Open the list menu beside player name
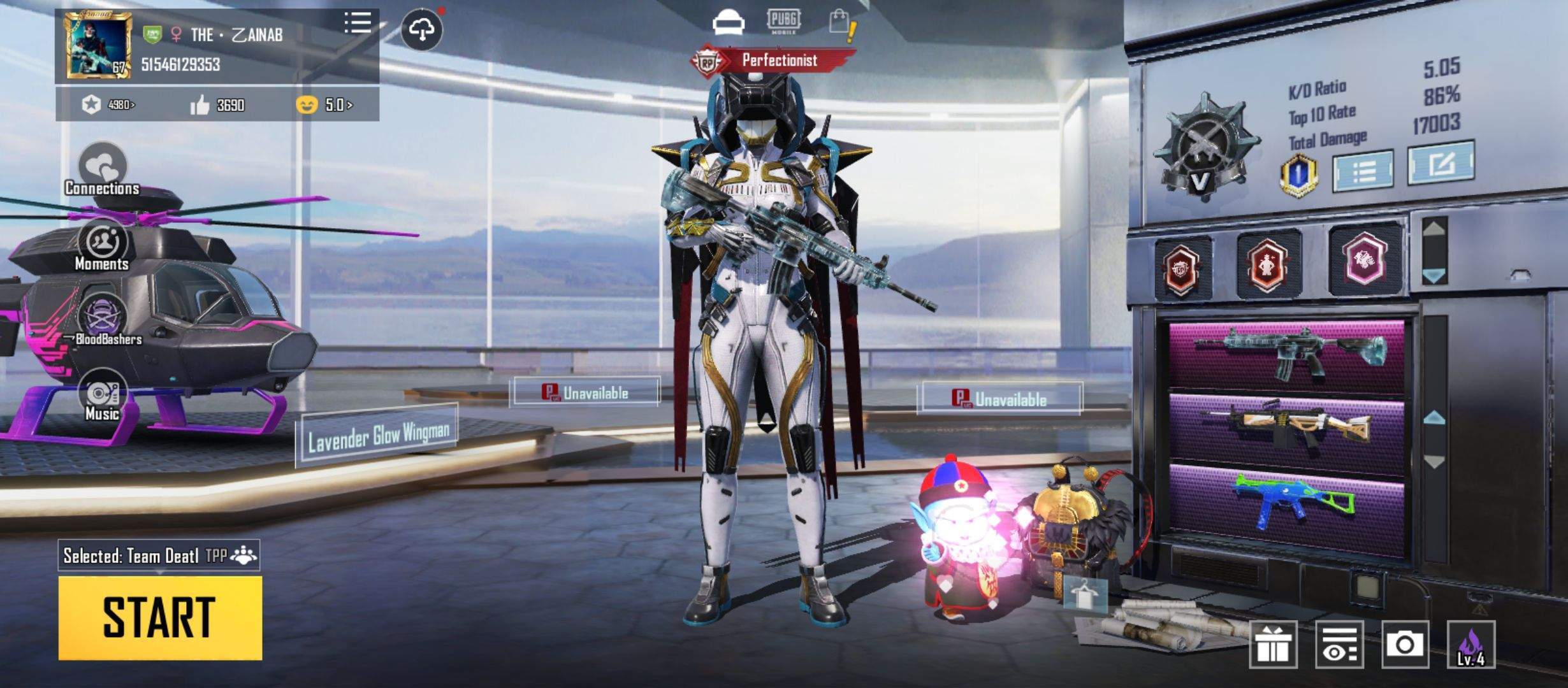 coord(358,24)
